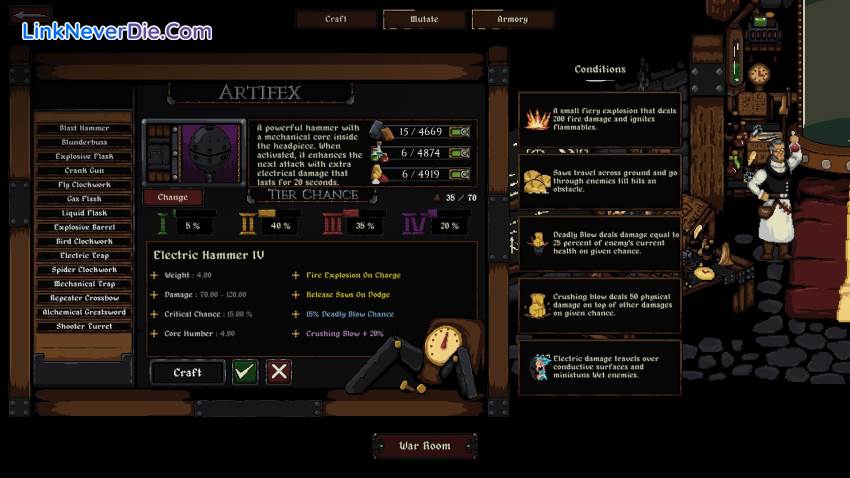Select the Gas Flask entry

click(84, 199)
